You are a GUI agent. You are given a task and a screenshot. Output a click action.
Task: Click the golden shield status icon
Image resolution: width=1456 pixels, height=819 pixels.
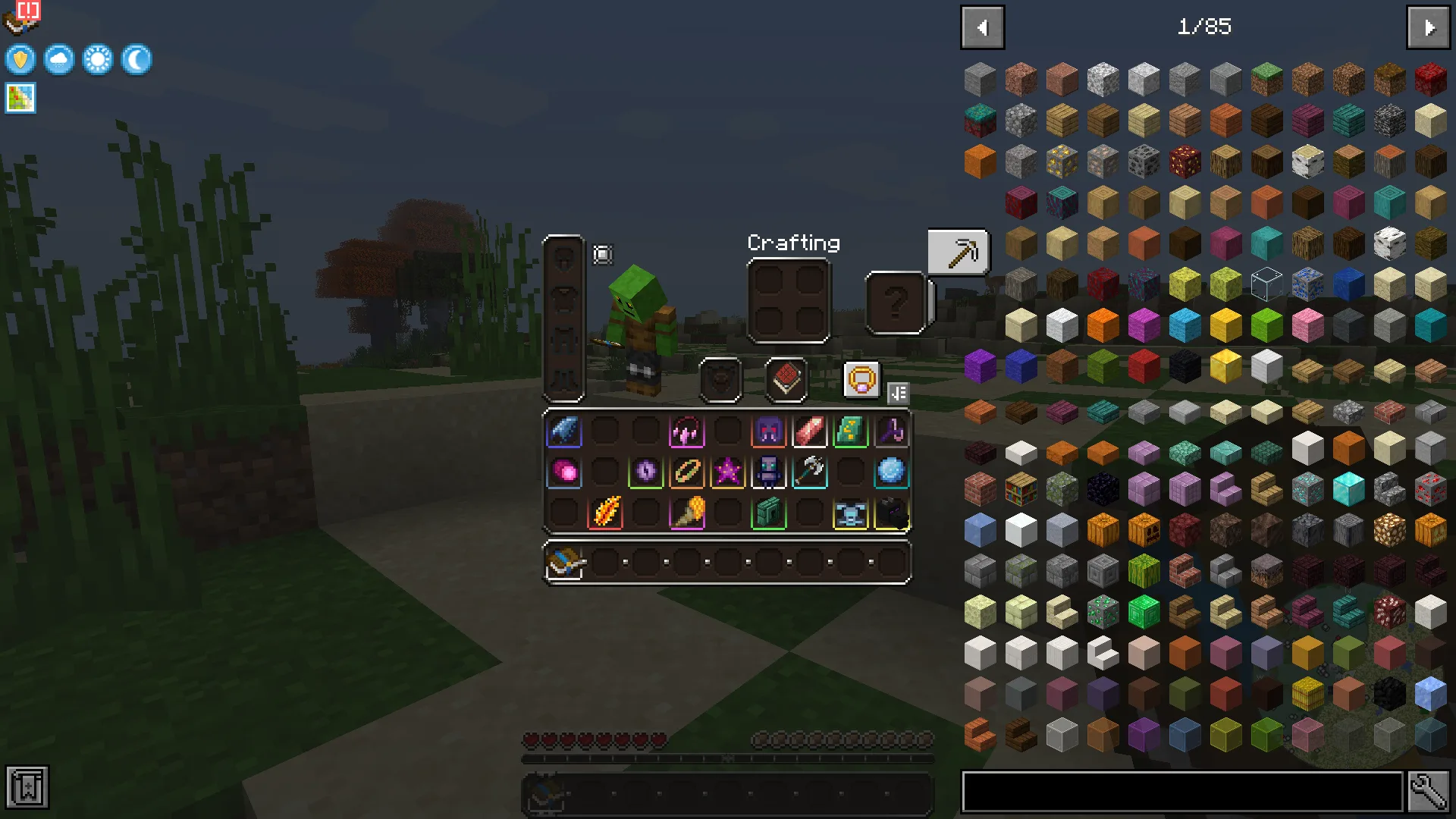coord(20,60)
